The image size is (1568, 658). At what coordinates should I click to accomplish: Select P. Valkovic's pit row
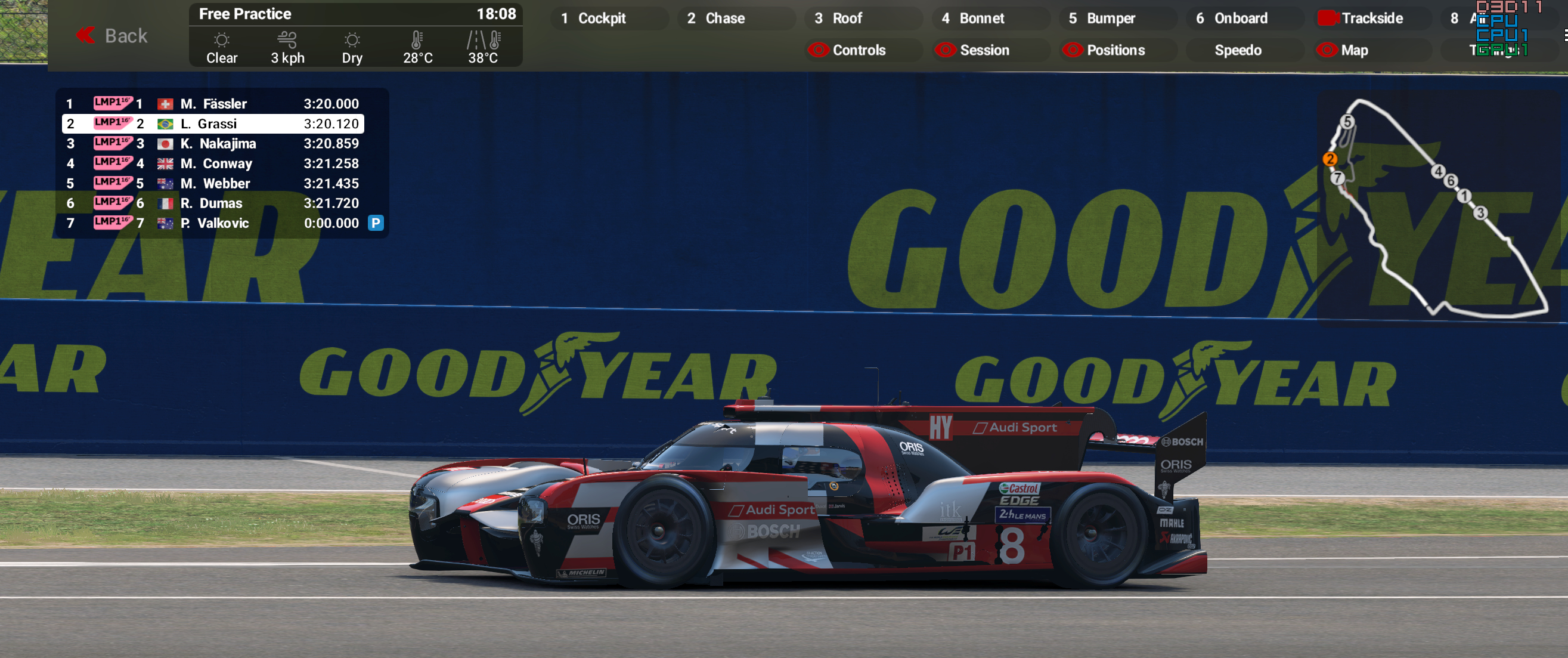tap(213, 223)
